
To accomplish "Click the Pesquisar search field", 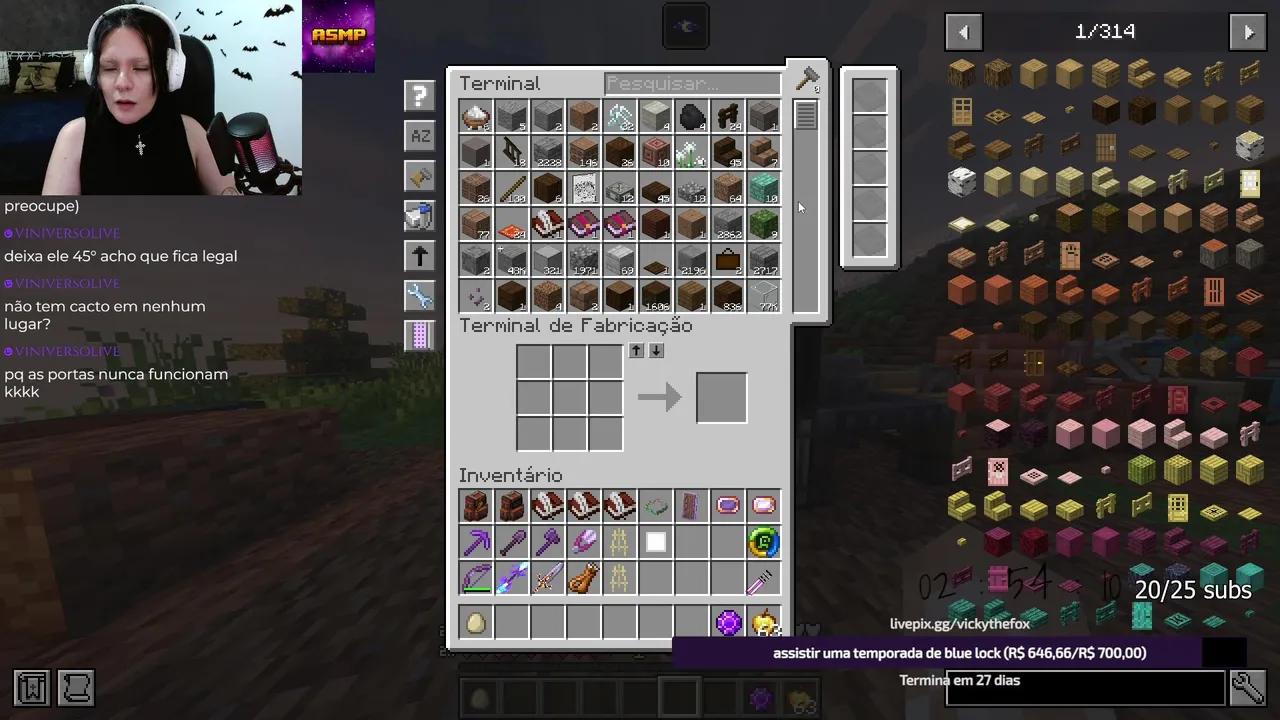I will [x=692, y=83].
